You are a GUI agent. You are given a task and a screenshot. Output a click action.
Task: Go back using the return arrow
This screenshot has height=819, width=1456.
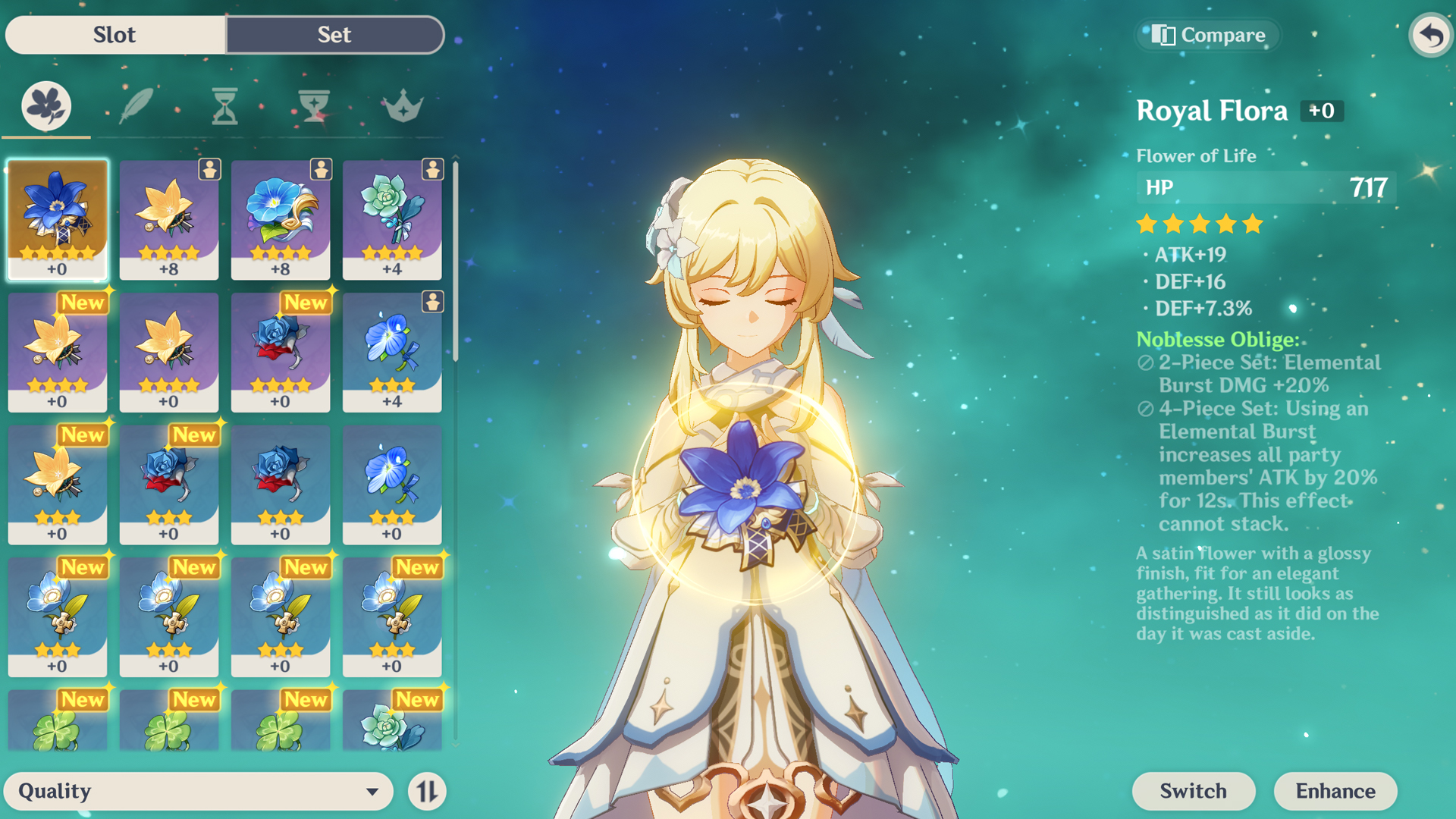[1430, 35]
